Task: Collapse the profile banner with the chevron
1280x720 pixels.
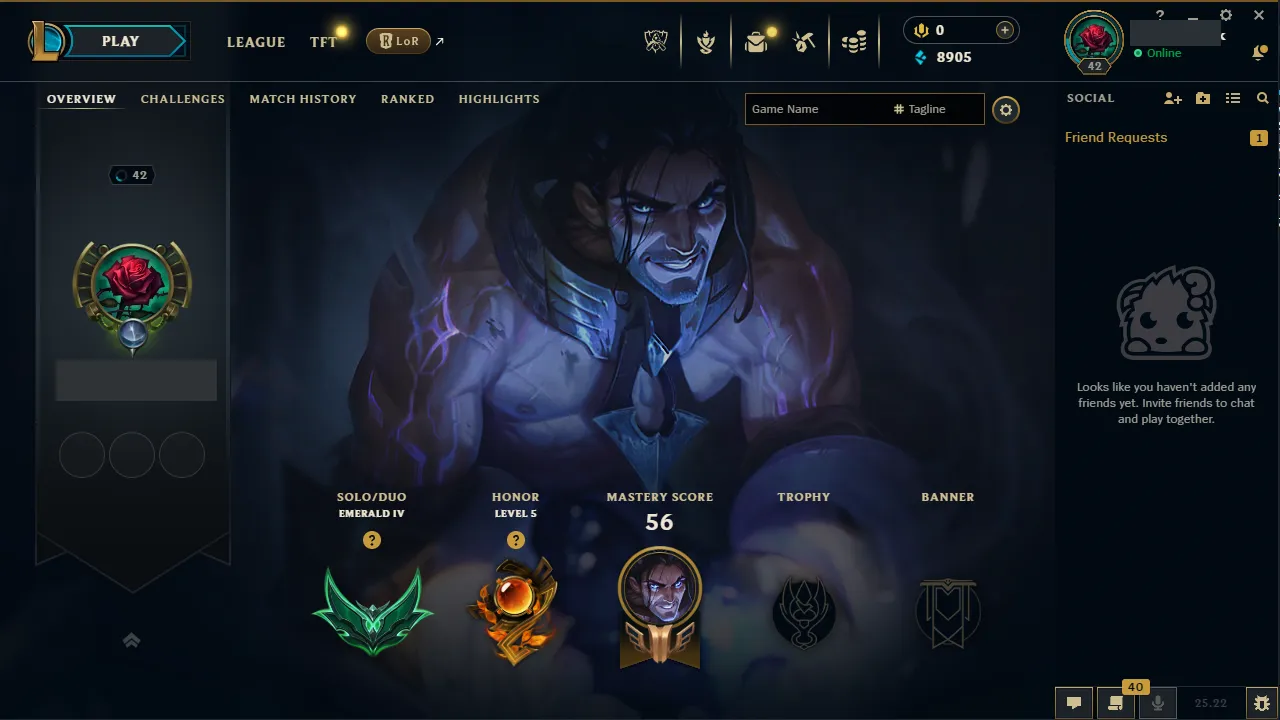Action: click(131, 640)
